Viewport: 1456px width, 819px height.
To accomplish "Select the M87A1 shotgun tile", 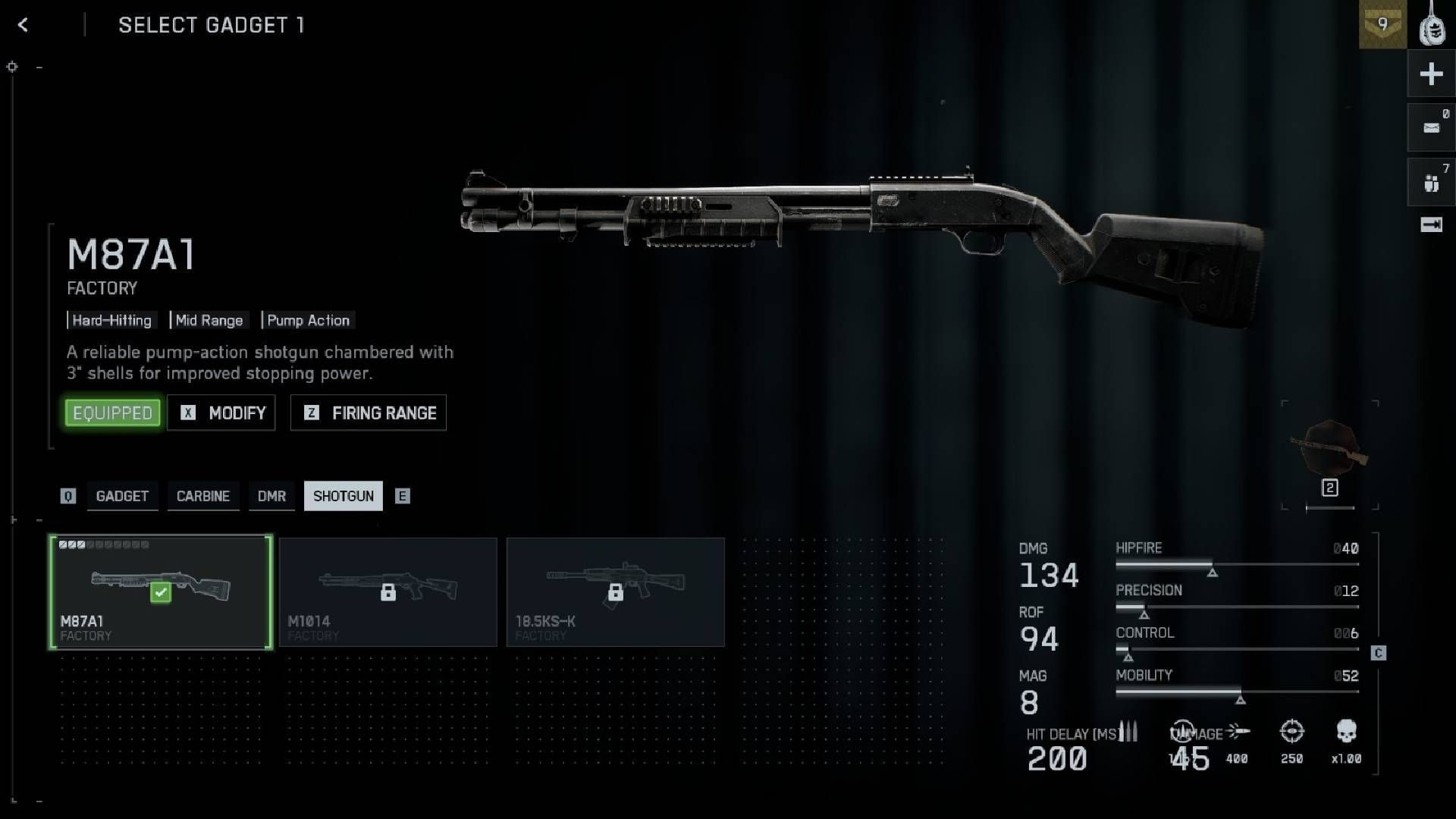I will click(x=161, y=591).
